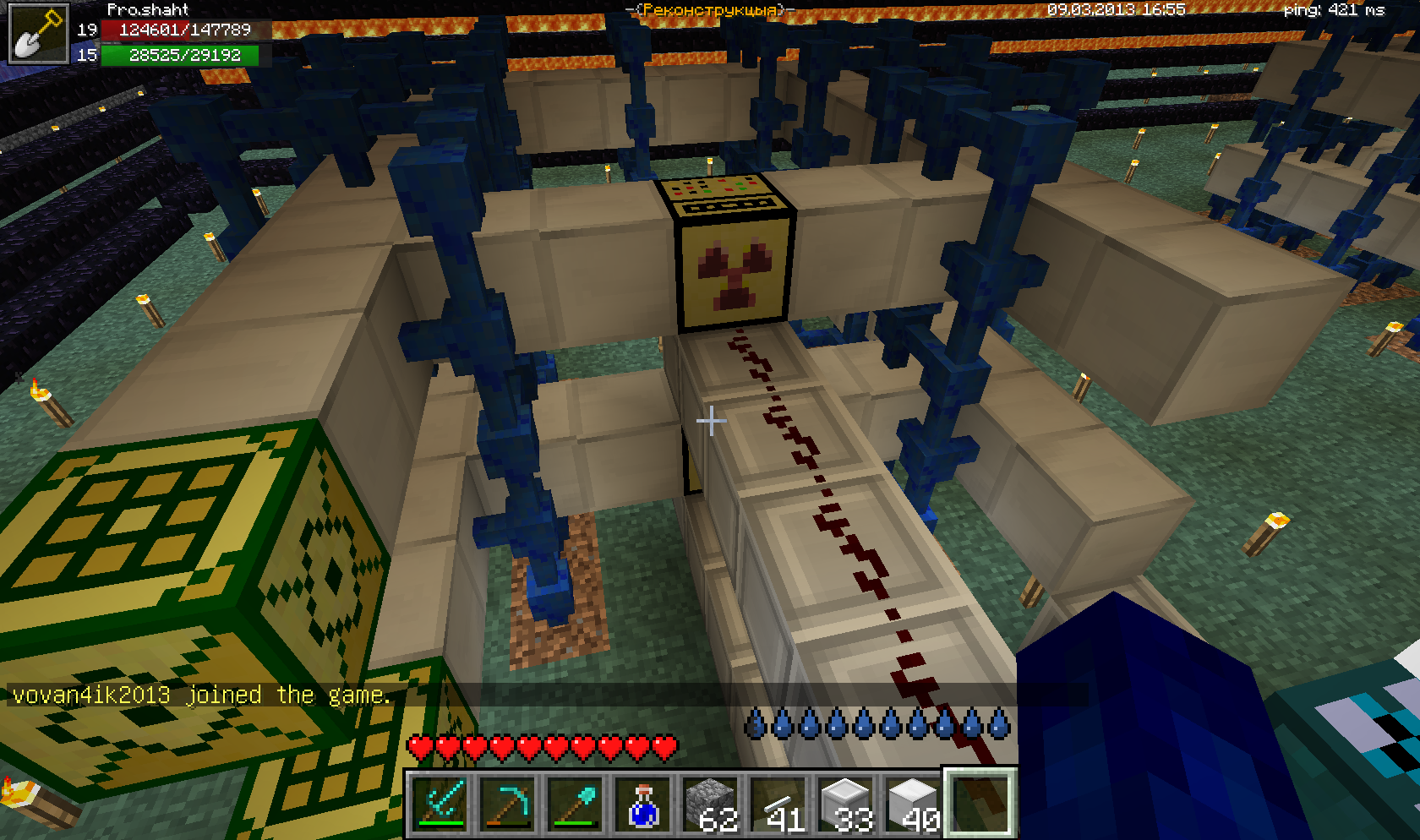
Task: Select the diamond pickaxe hotbar slot
Action: (508, 804)
